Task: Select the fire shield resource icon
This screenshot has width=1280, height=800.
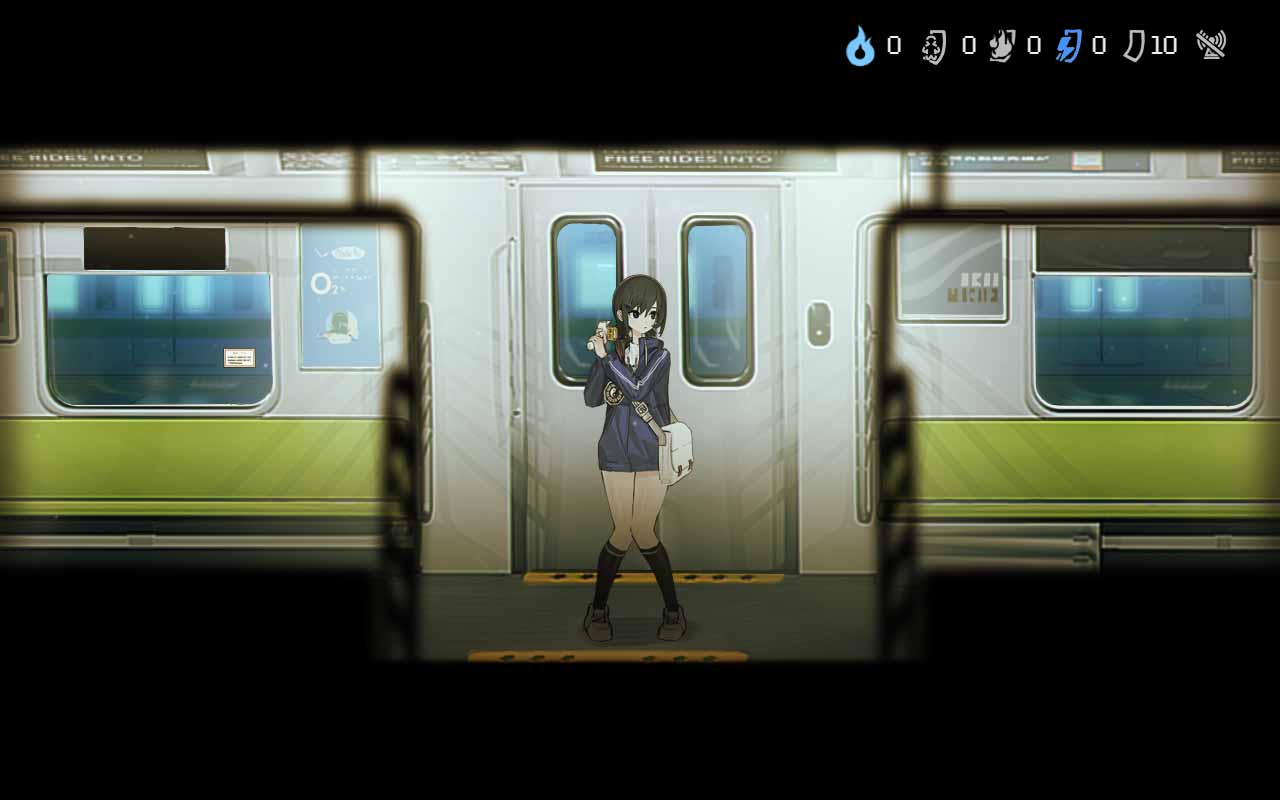Action: click(1000, 44)
